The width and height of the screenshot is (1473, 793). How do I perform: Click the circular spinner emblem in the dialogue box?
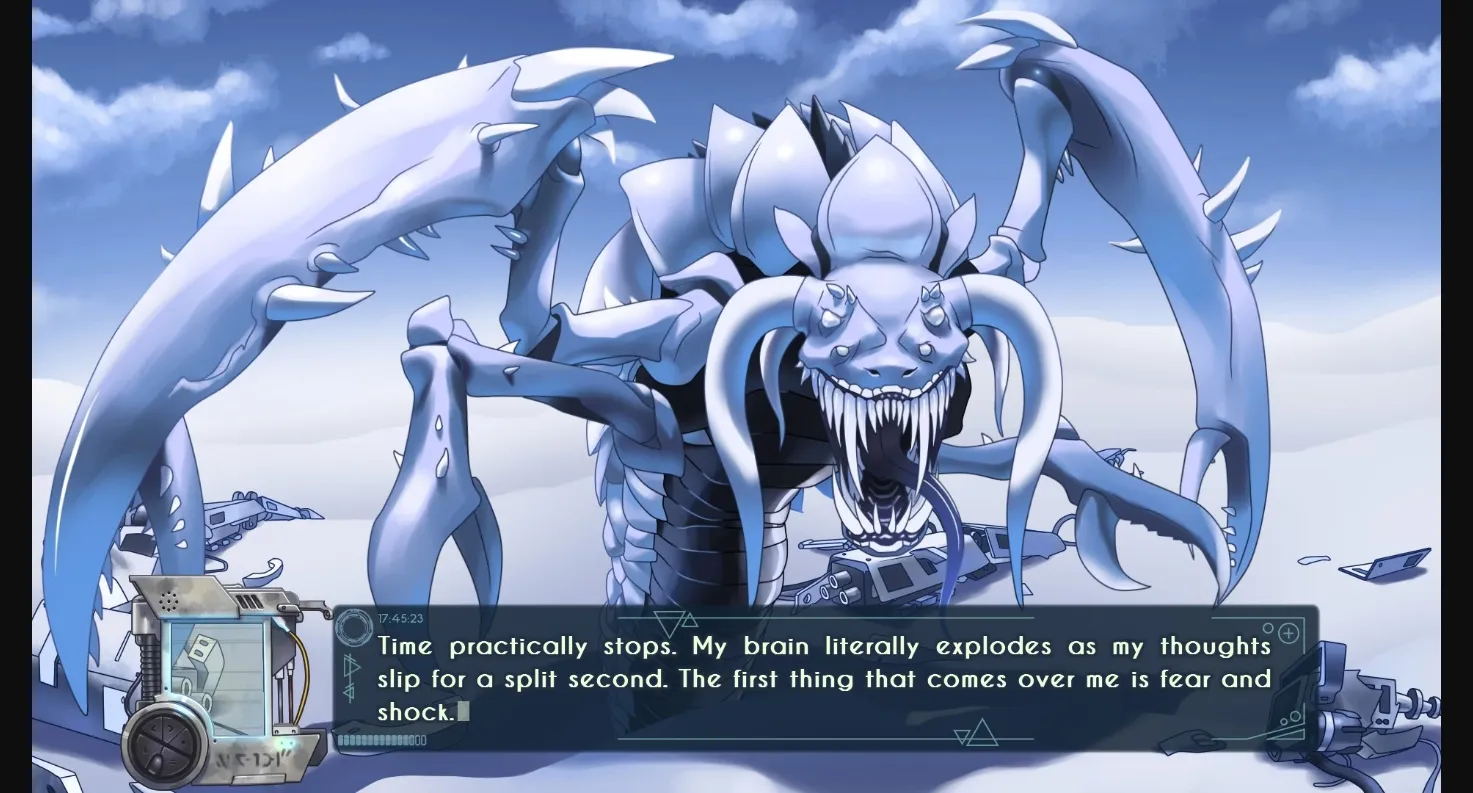[x=353, y=626]
